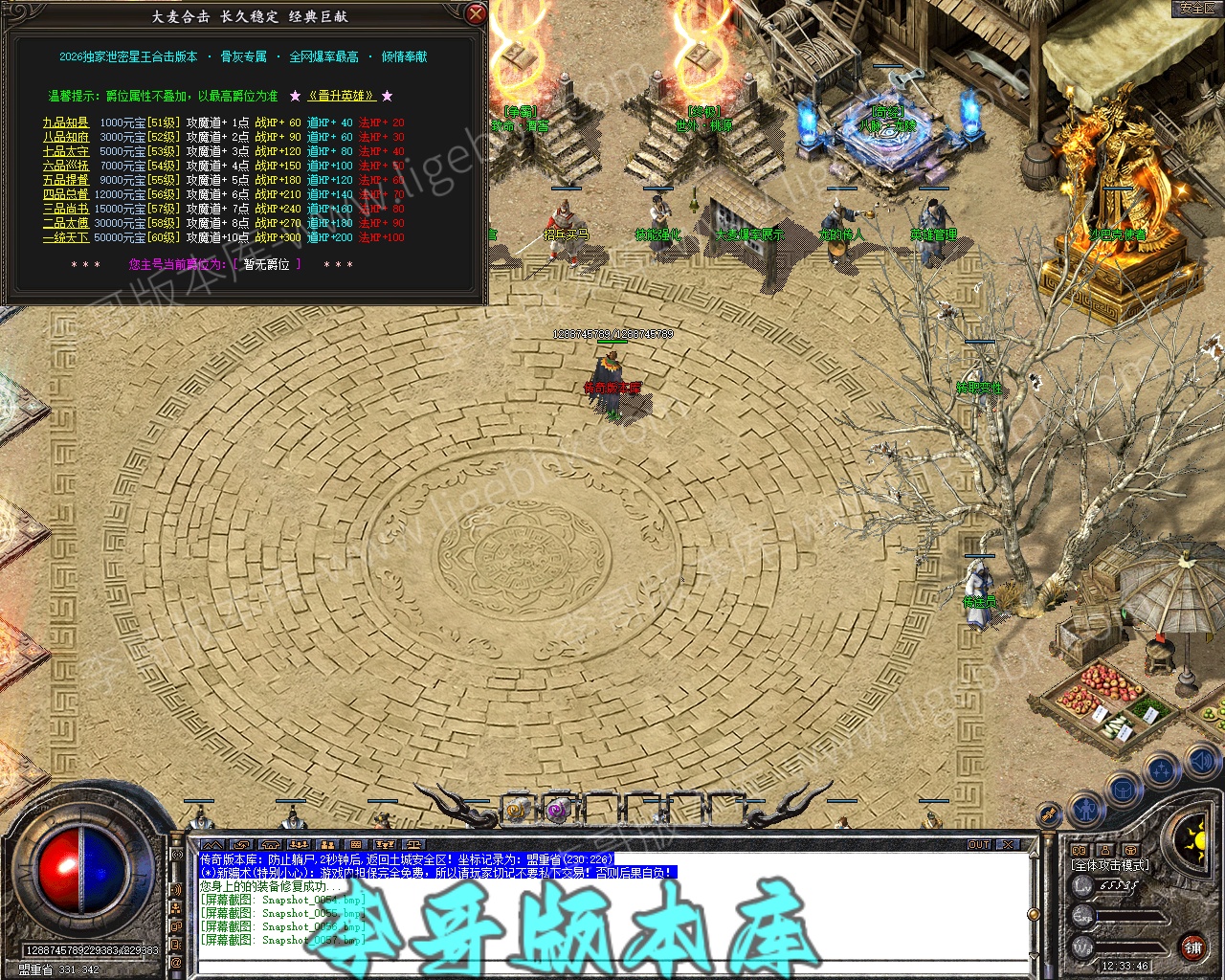Open the bag chest round button
1225x980 pixels.
tap(1124, 791)
